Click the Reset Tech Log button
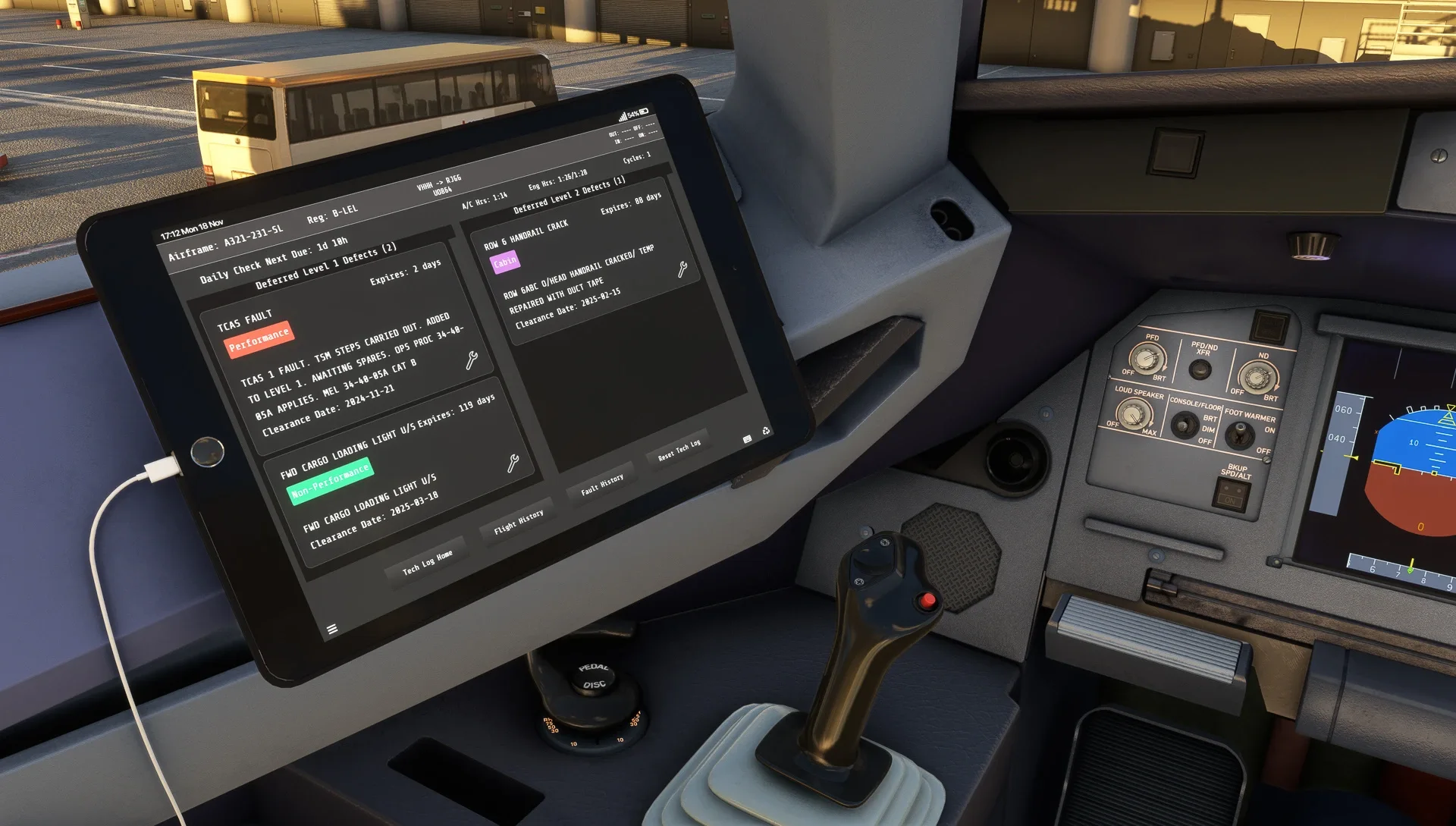The width and height of the screenshot is (1456, 826). (679, 450)
